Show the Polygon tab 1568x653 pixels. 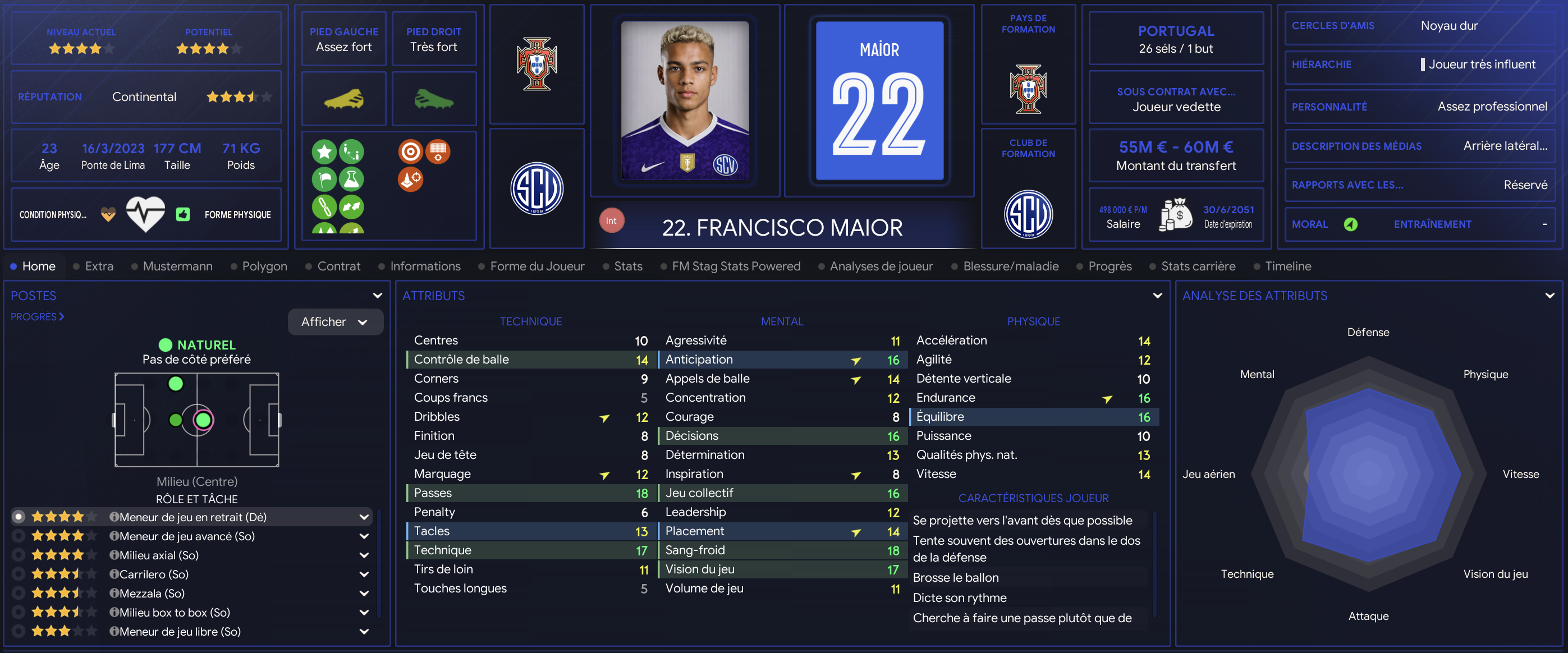(x=264, y=266)
